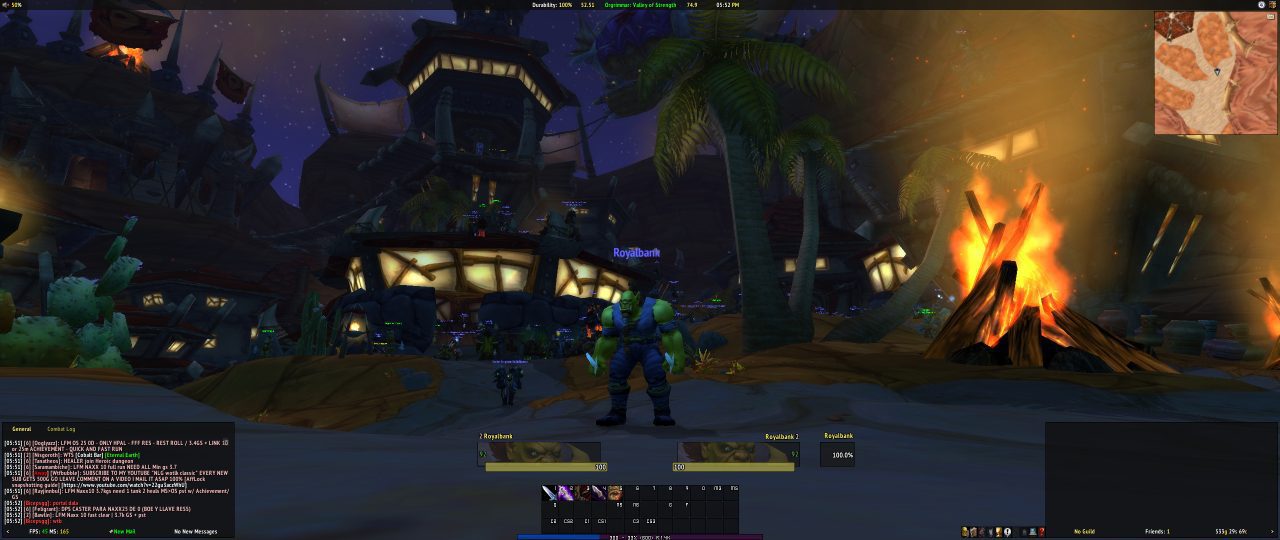The image size is (1280, 540).
Task: Activate the sword ability in slot 1
Action: tap(549, 492)
